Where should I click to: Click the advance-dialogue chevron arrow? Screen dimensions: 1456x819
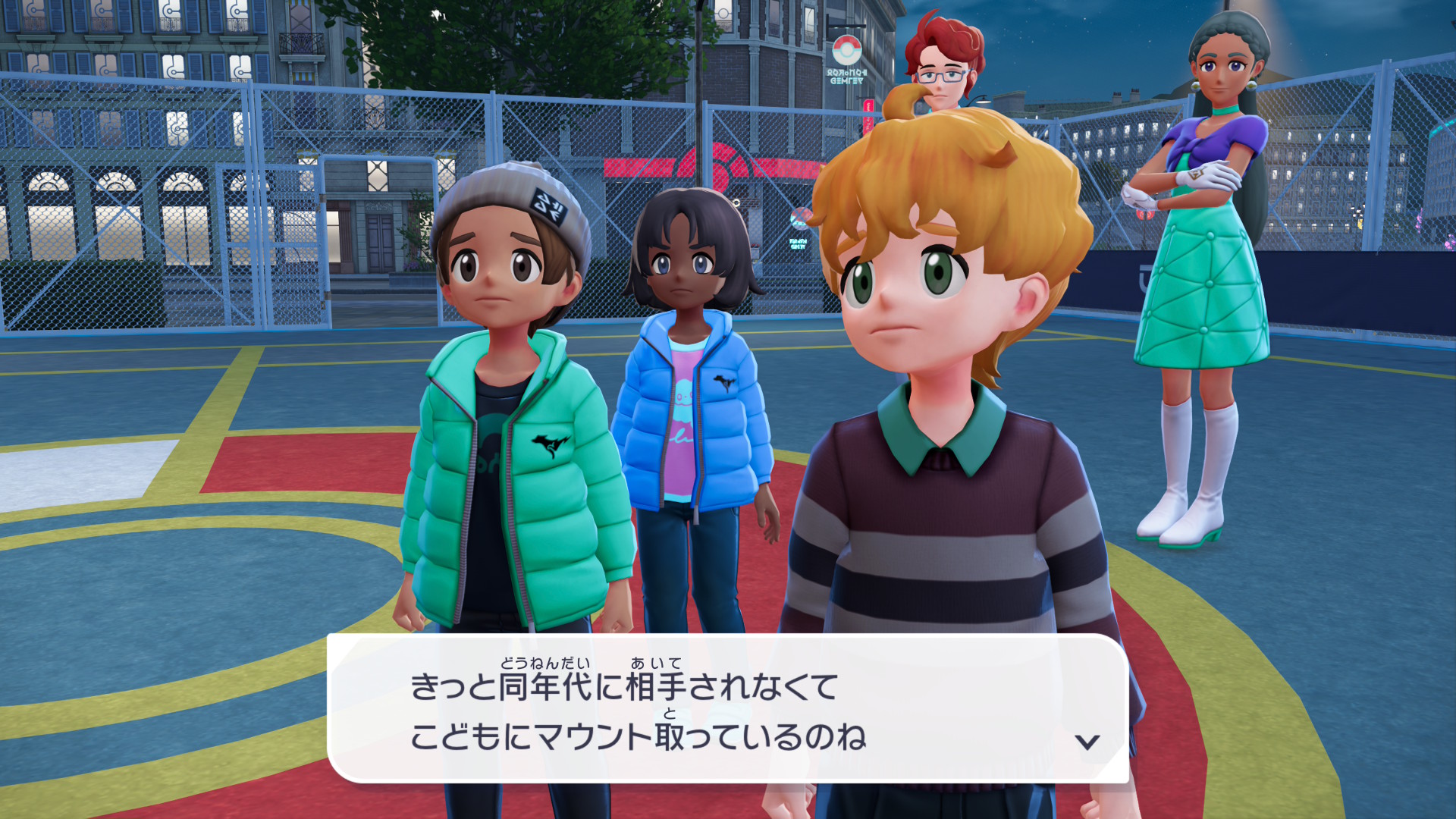coord(1086,742)
